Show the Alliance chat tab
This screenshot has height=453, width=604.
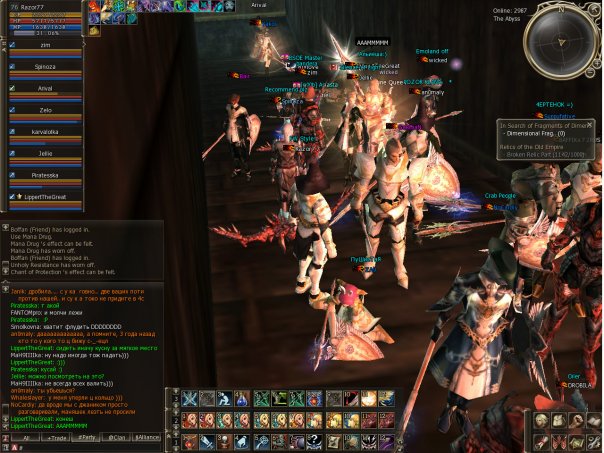click(148, 438)
